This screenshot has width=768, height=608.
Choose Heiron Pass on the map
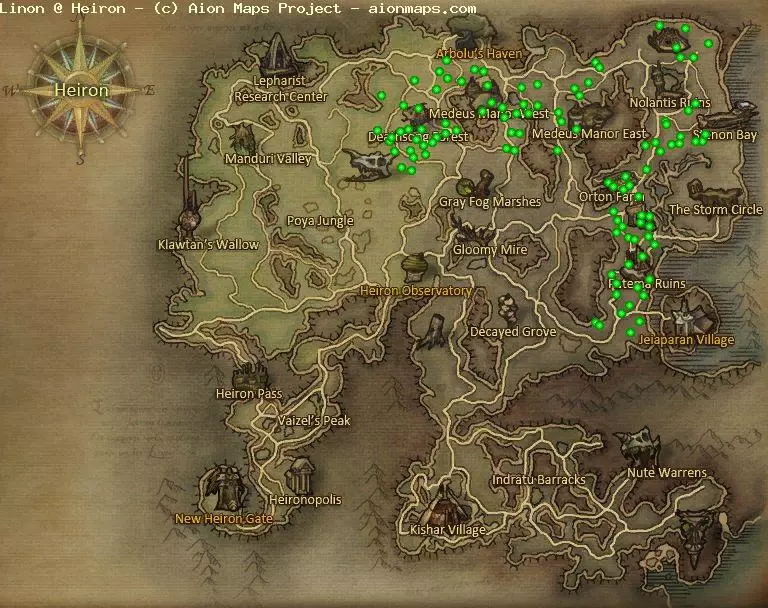point(249,393)
